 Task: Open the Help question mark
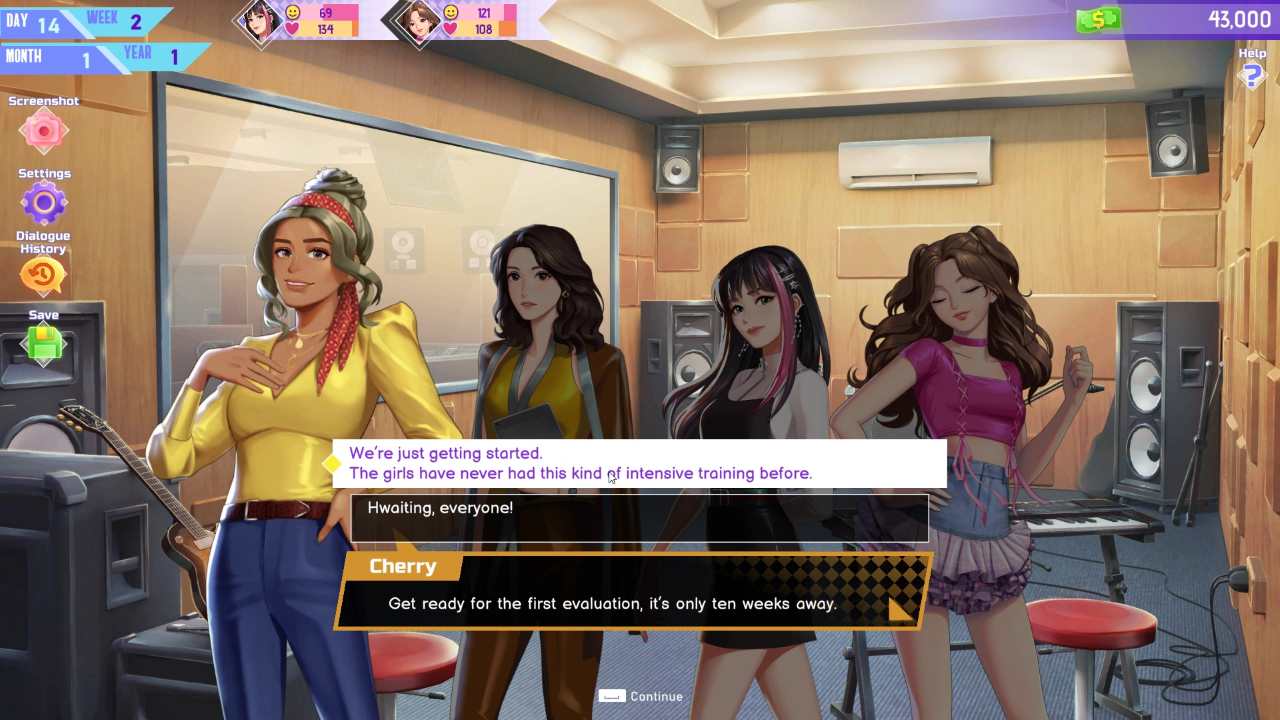[1251, 75]
